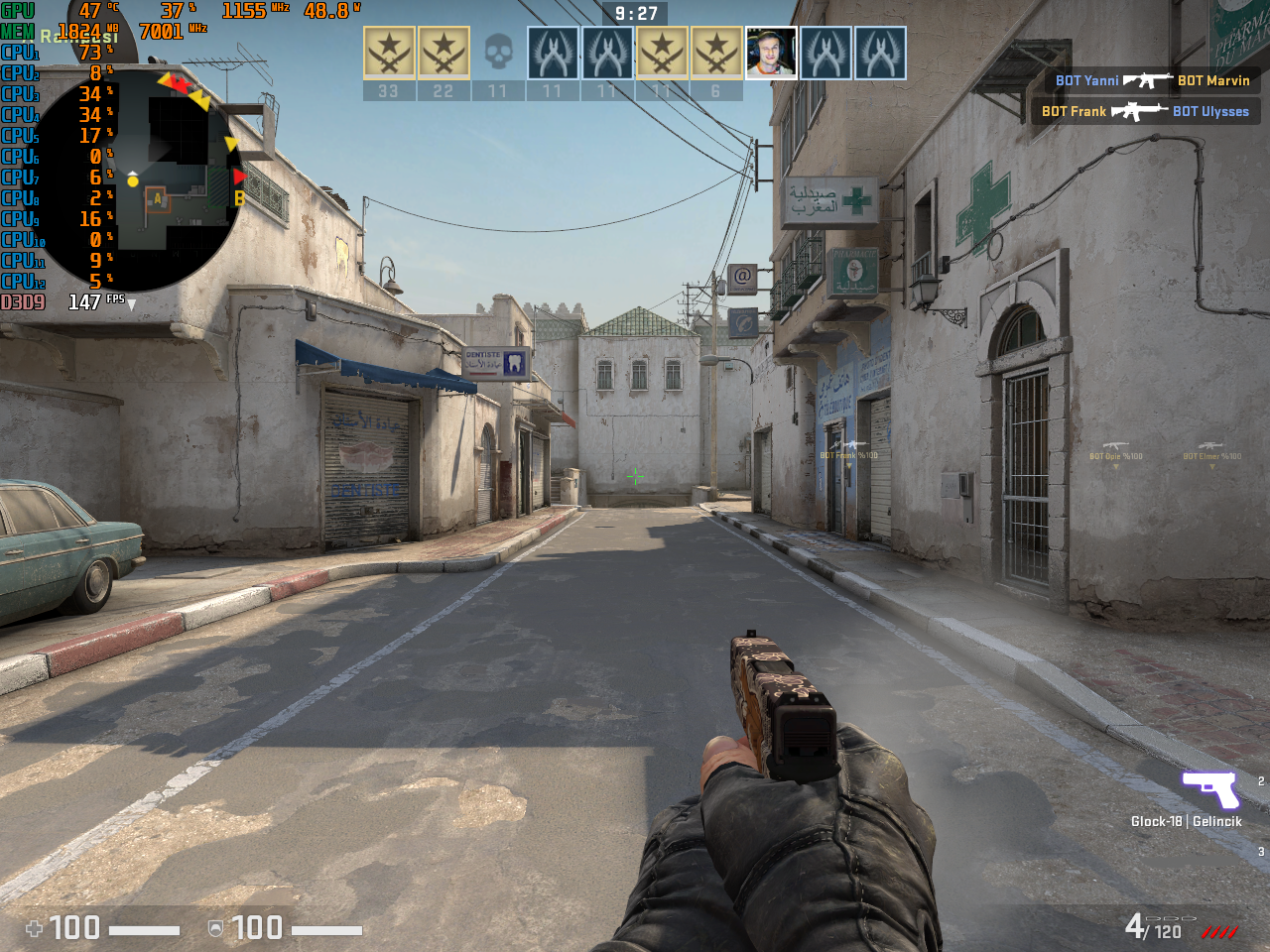This screenshot has height=952, width=1270.
Task: Select the dead player skull avatar
Action: pos(498,54)
